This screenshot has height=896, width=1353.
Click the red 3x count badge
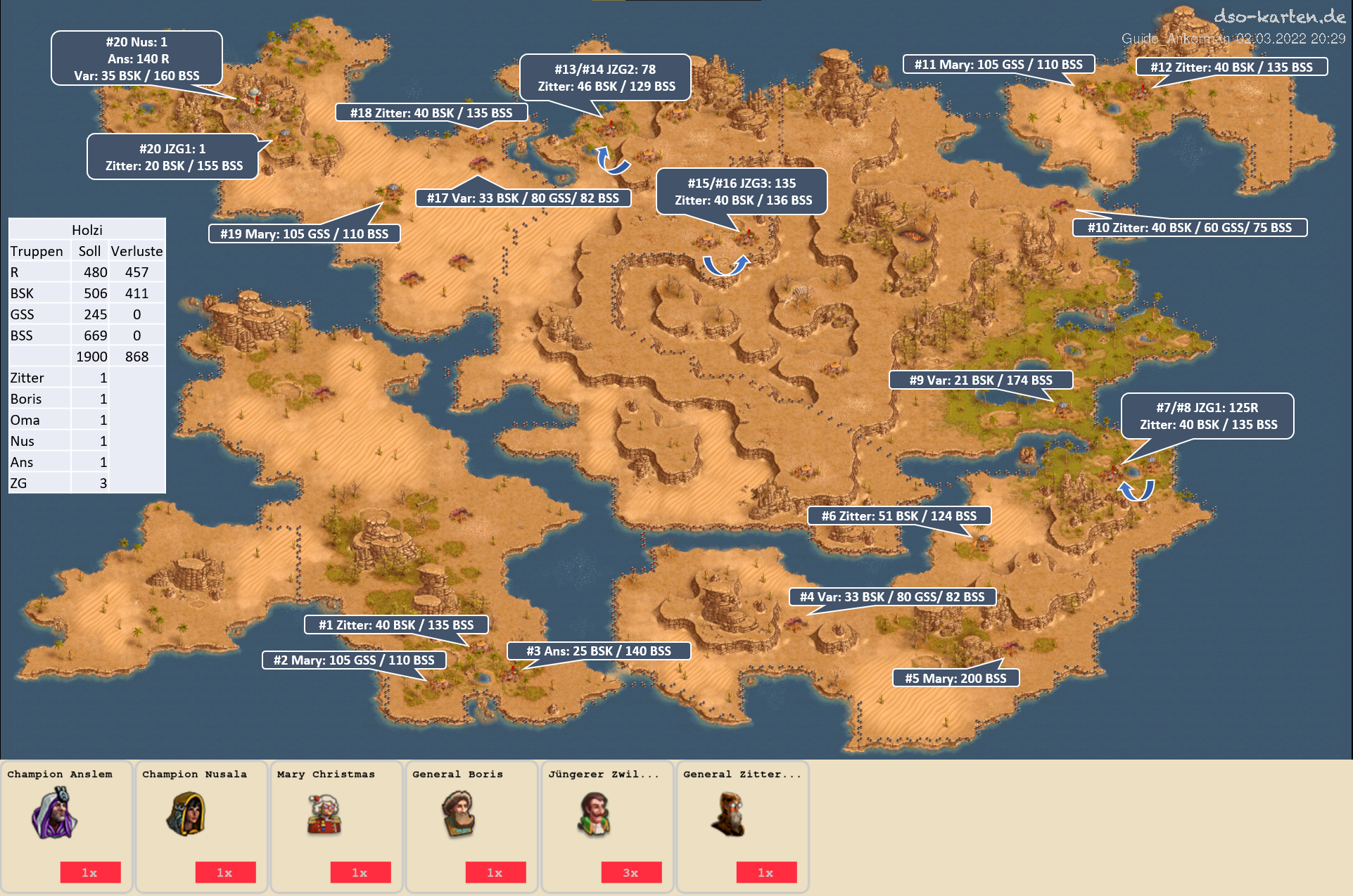(630, 872)
